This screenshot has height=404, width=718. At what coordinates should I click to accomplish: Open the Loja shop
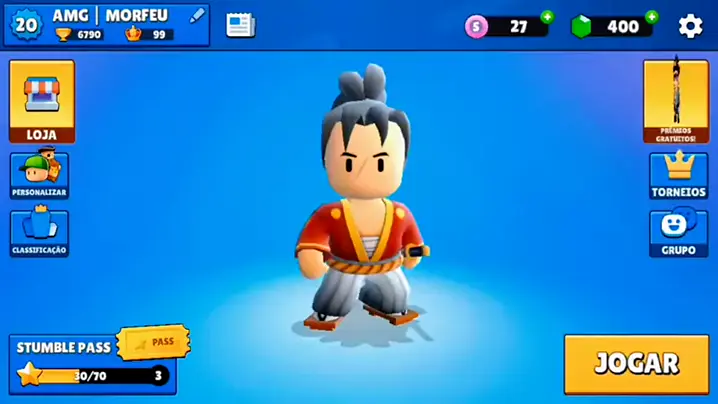41,101
